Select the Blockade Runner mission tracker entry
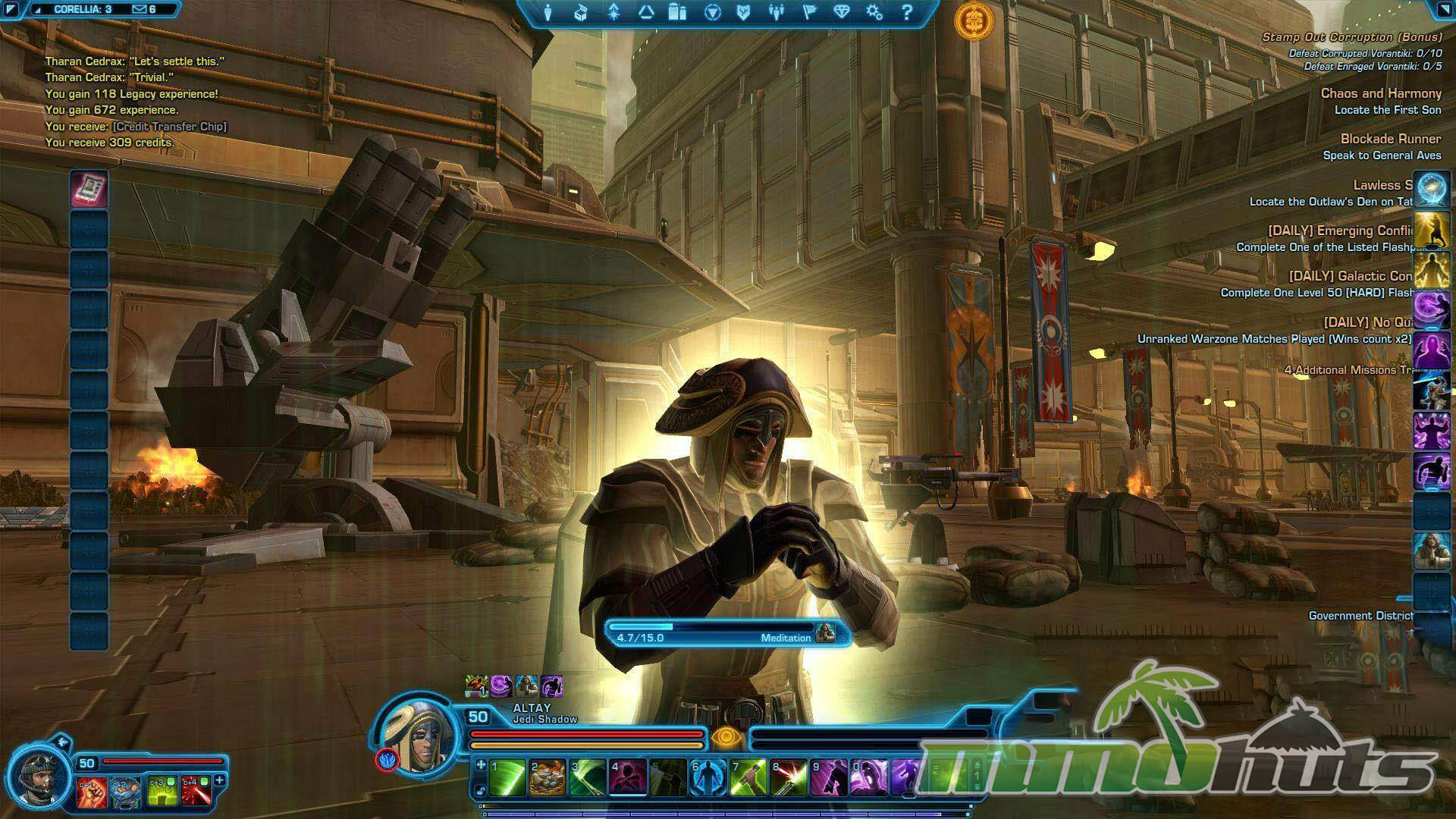 tap(1390, 139)
